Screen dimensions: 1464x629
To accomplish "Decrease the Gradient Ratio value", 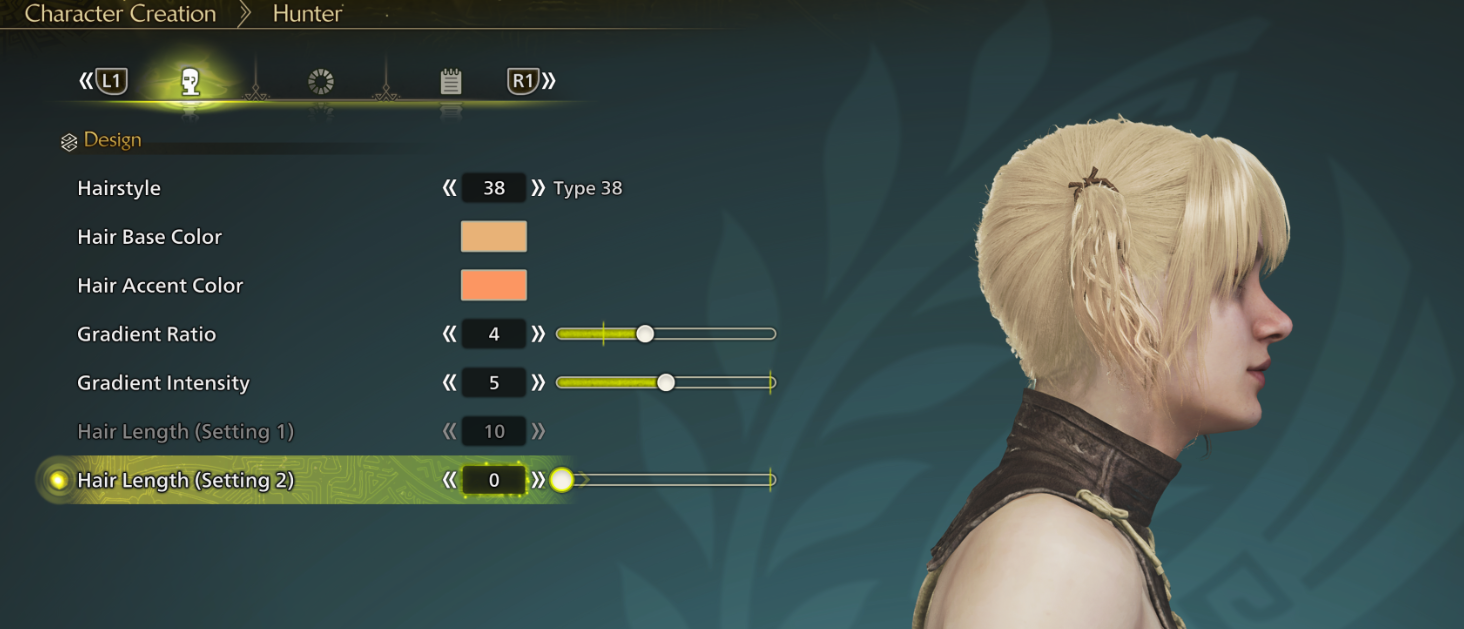I will tap(450, 334).
